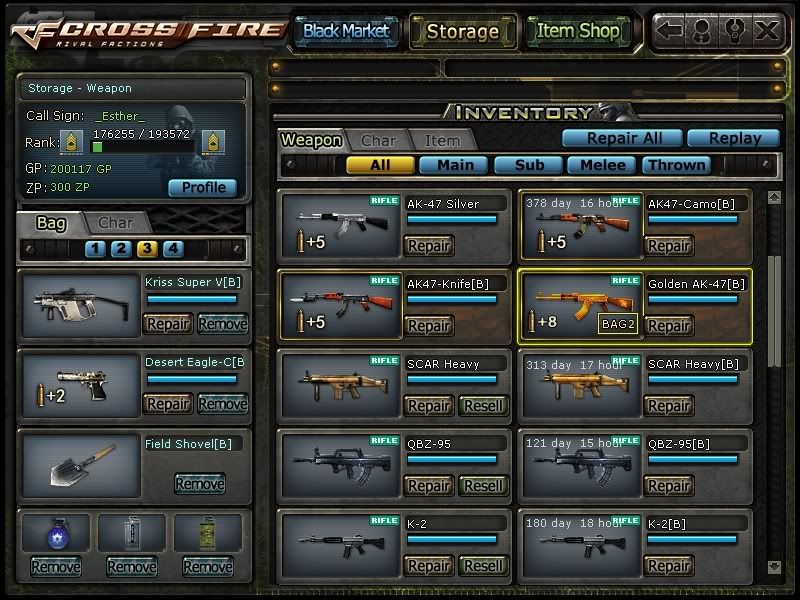Image resolution: width=800 pixels, height=600 pixels.
Task: View player Profile
Action: tap(203, 187)
